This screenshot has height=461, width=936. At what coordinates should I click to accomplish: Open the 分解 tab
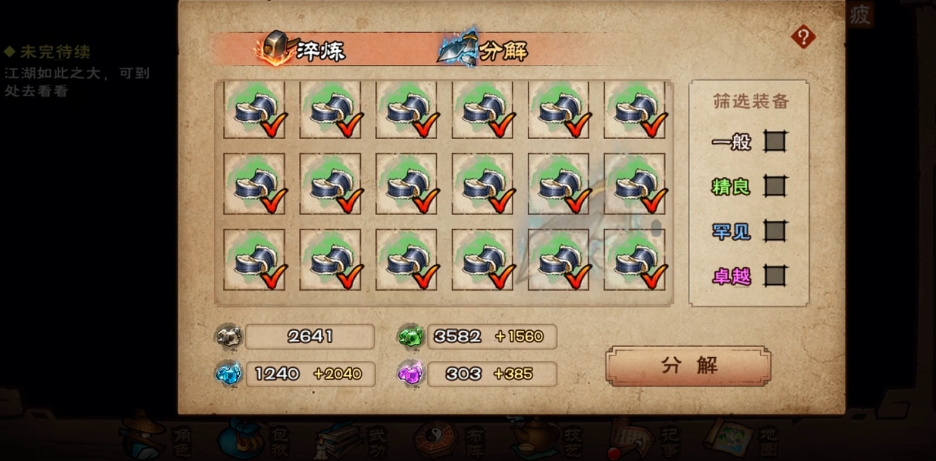pos(485,50)
